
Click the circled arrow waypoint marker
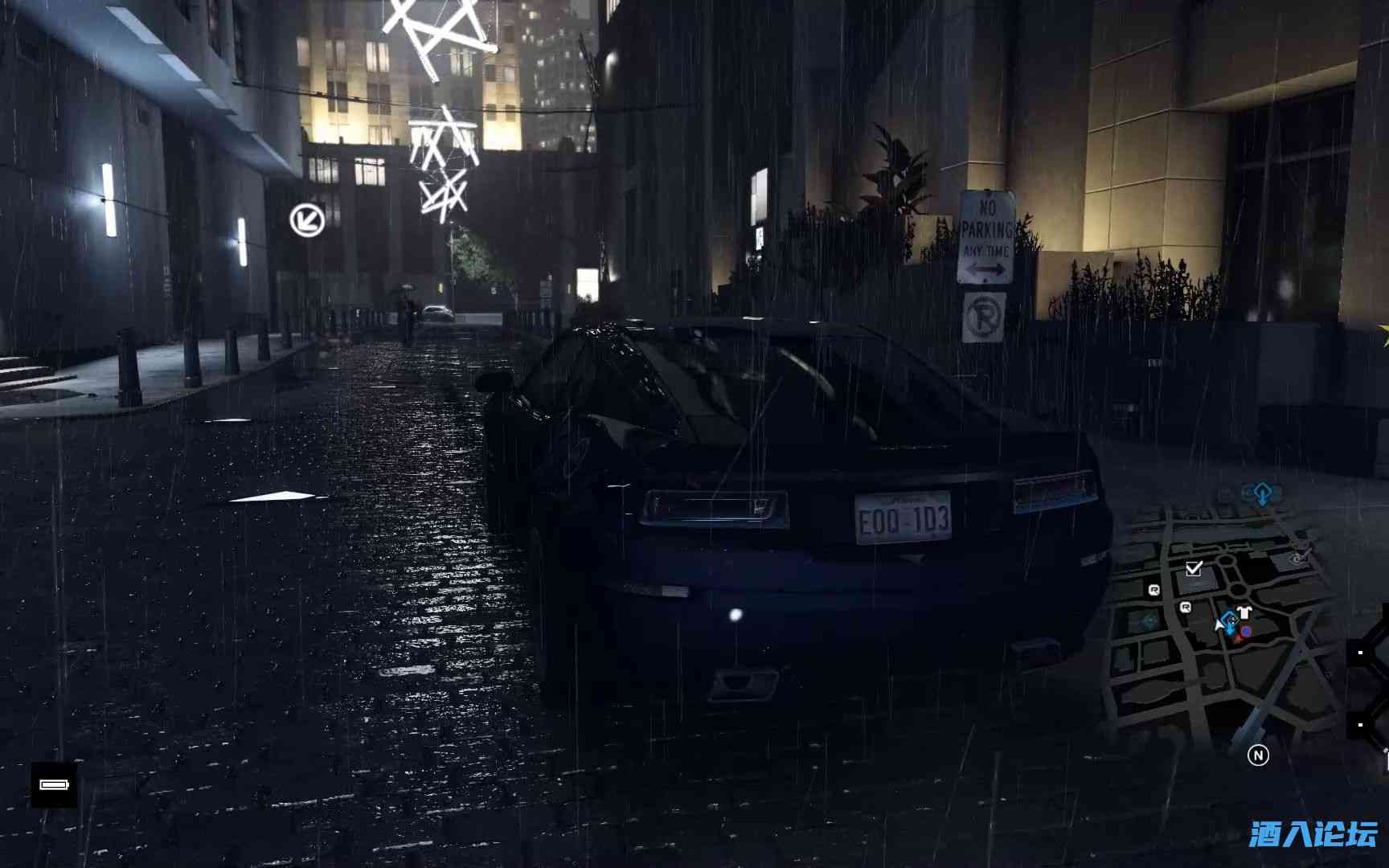307,219
